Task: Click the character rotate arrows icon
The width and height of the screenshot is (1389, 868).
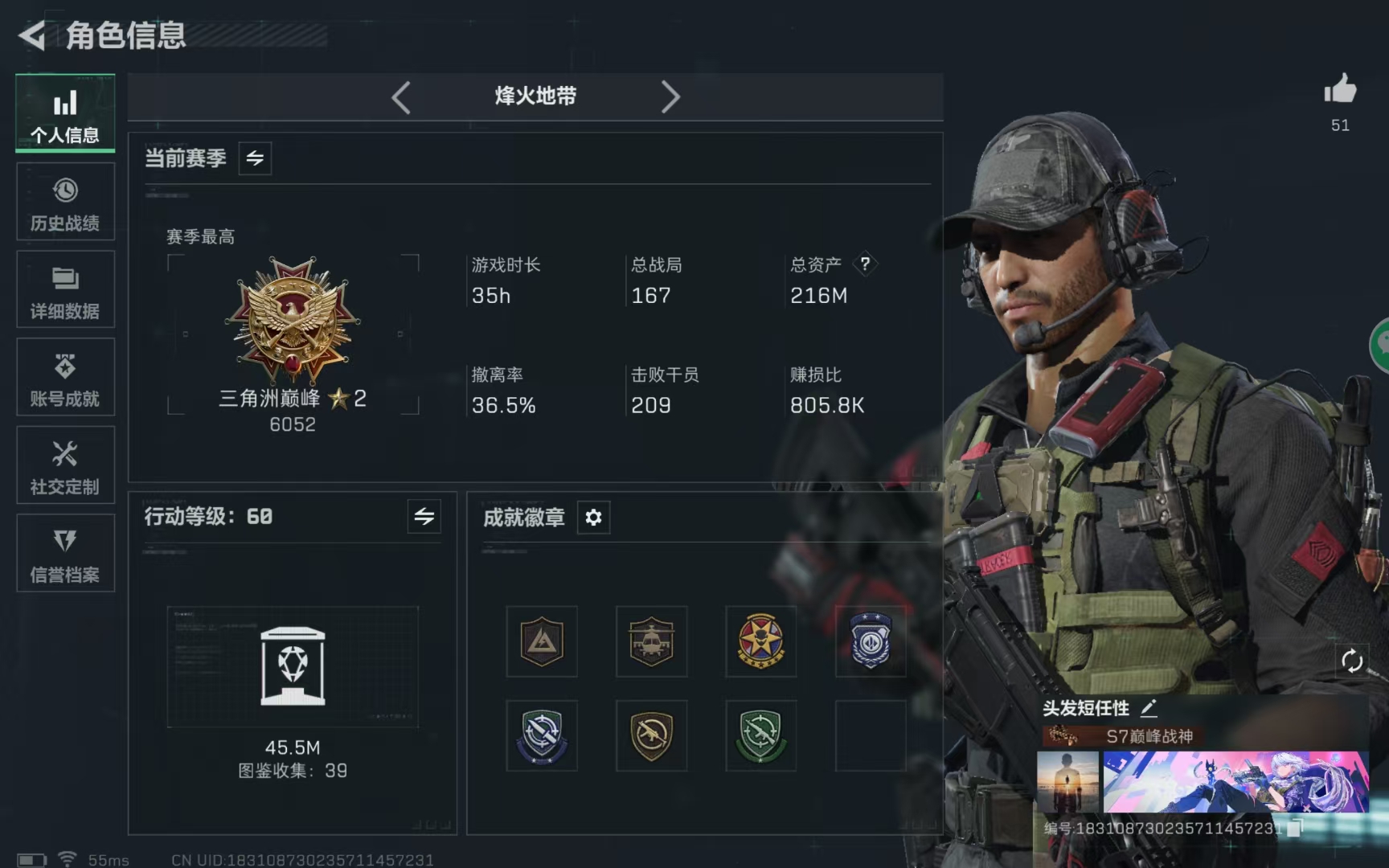Action: (x=1353, y=661)
